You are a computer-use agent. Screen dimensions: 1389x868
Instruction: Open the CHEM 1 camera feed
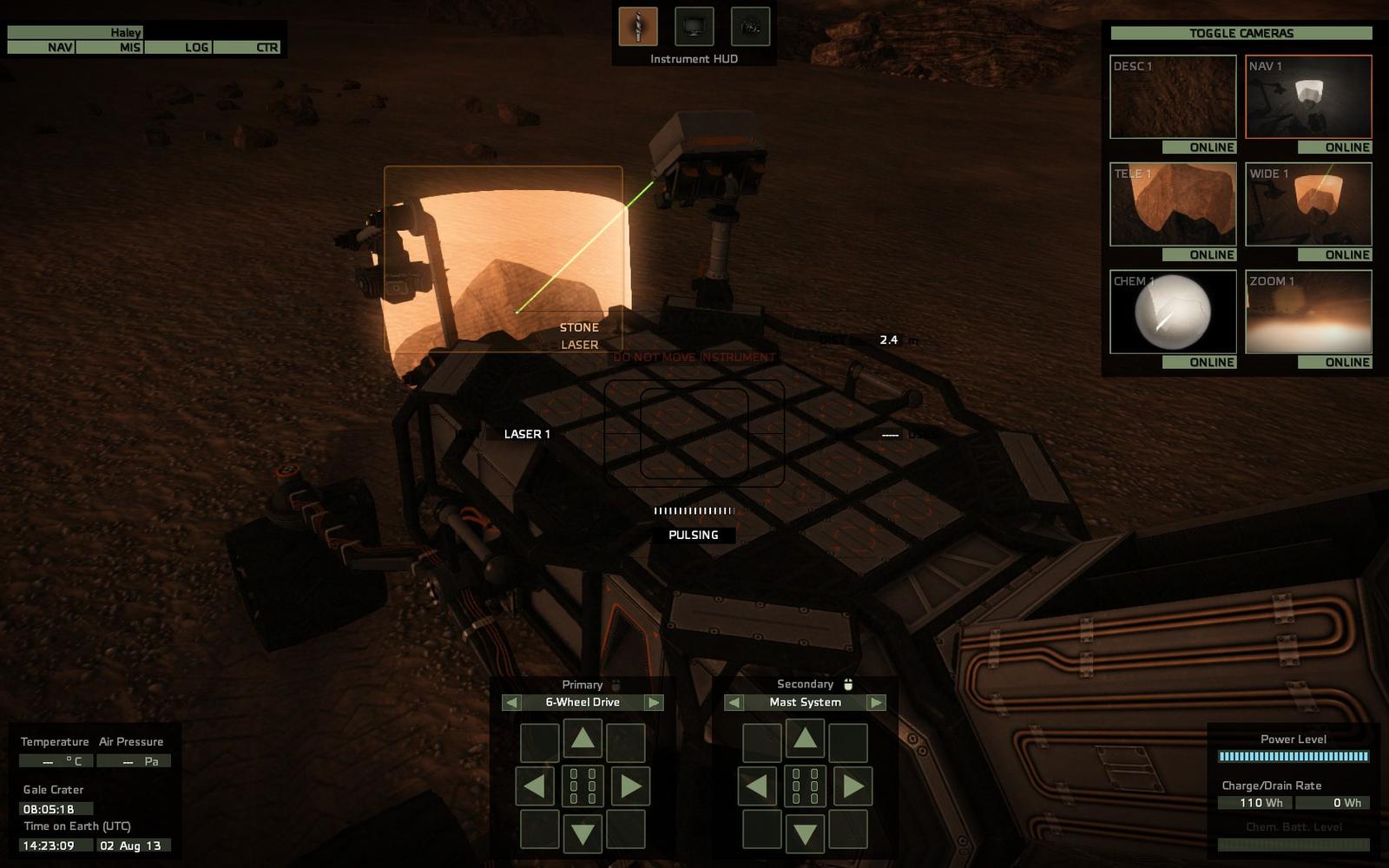coord(1173,312)
